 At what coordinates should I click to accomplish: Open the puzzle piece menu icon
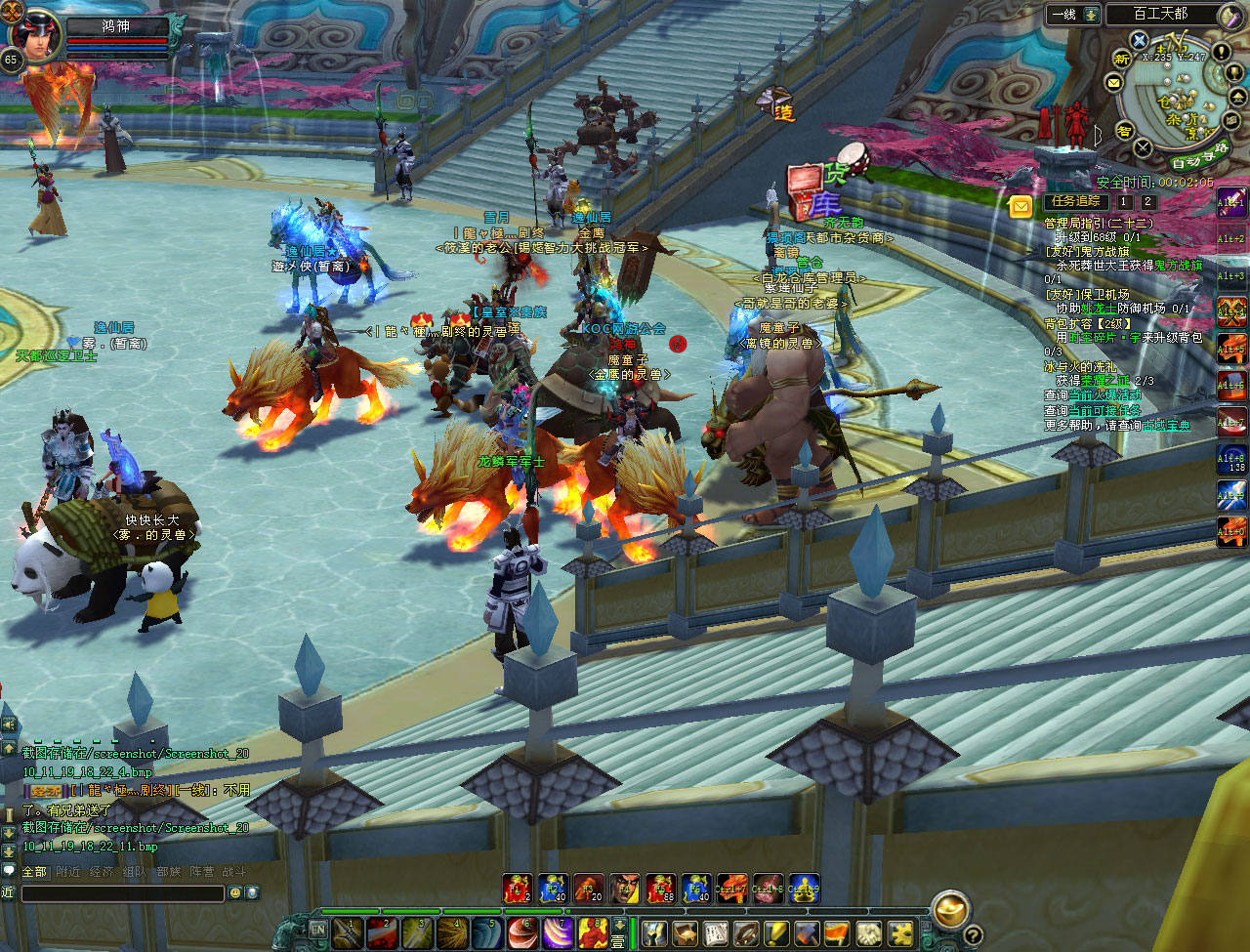[x=901, y=932]
